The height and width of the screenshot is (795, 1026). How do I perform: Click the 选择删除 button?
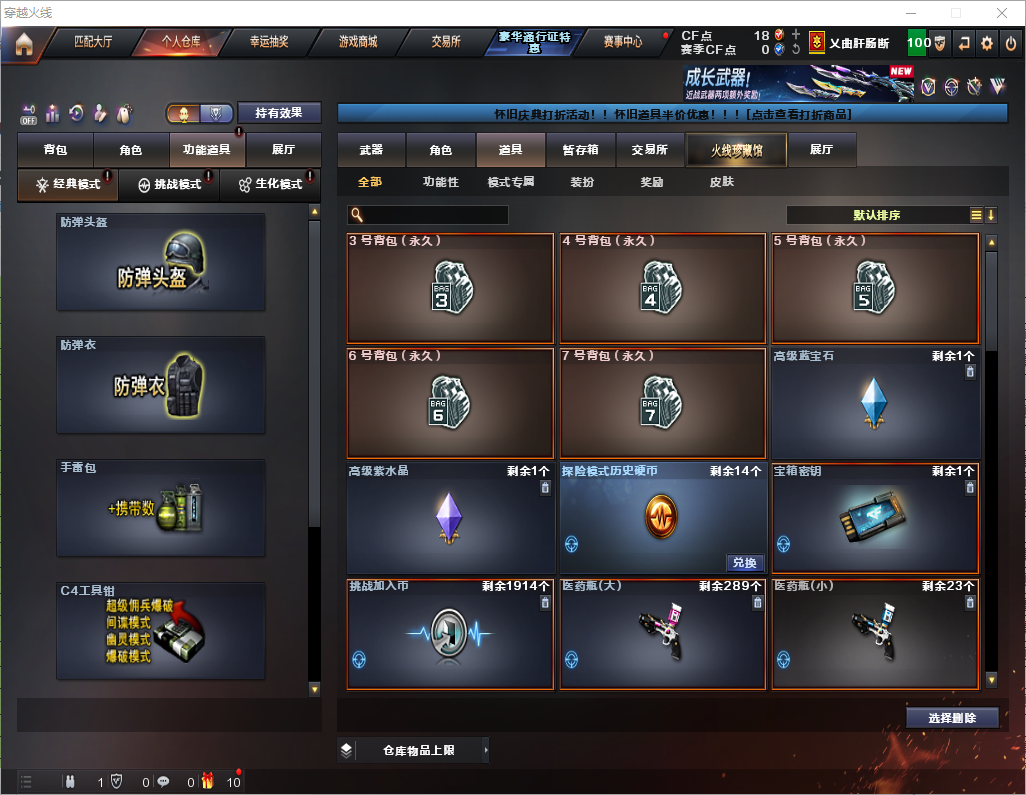[x=952, y=718]
